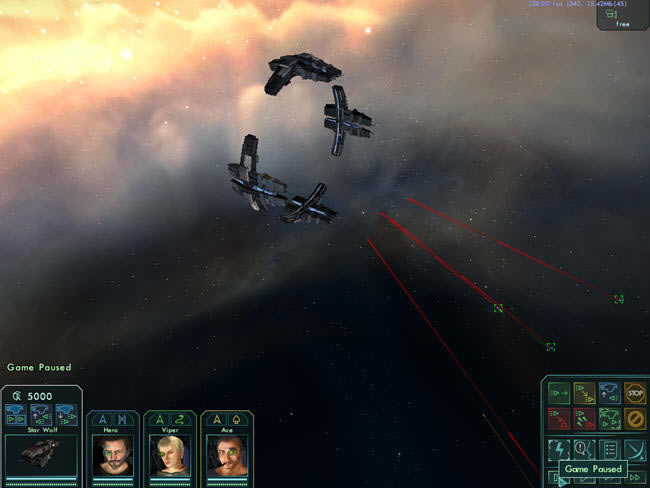This screenshot has height=488, width=650.
Task: Open the dialogue speech bubble icon
Action: [x=584, y=448]
